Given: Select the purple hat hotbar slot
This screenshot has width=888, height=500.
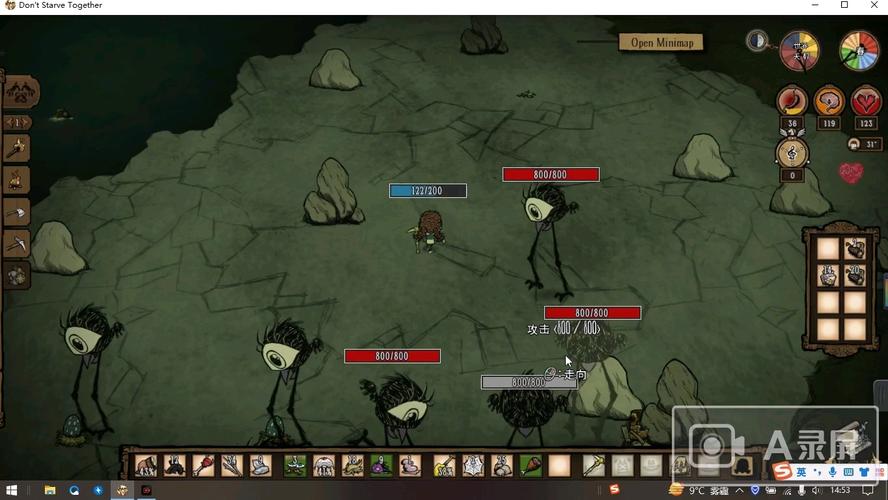Looking at the screenshot, I should 382,465.
